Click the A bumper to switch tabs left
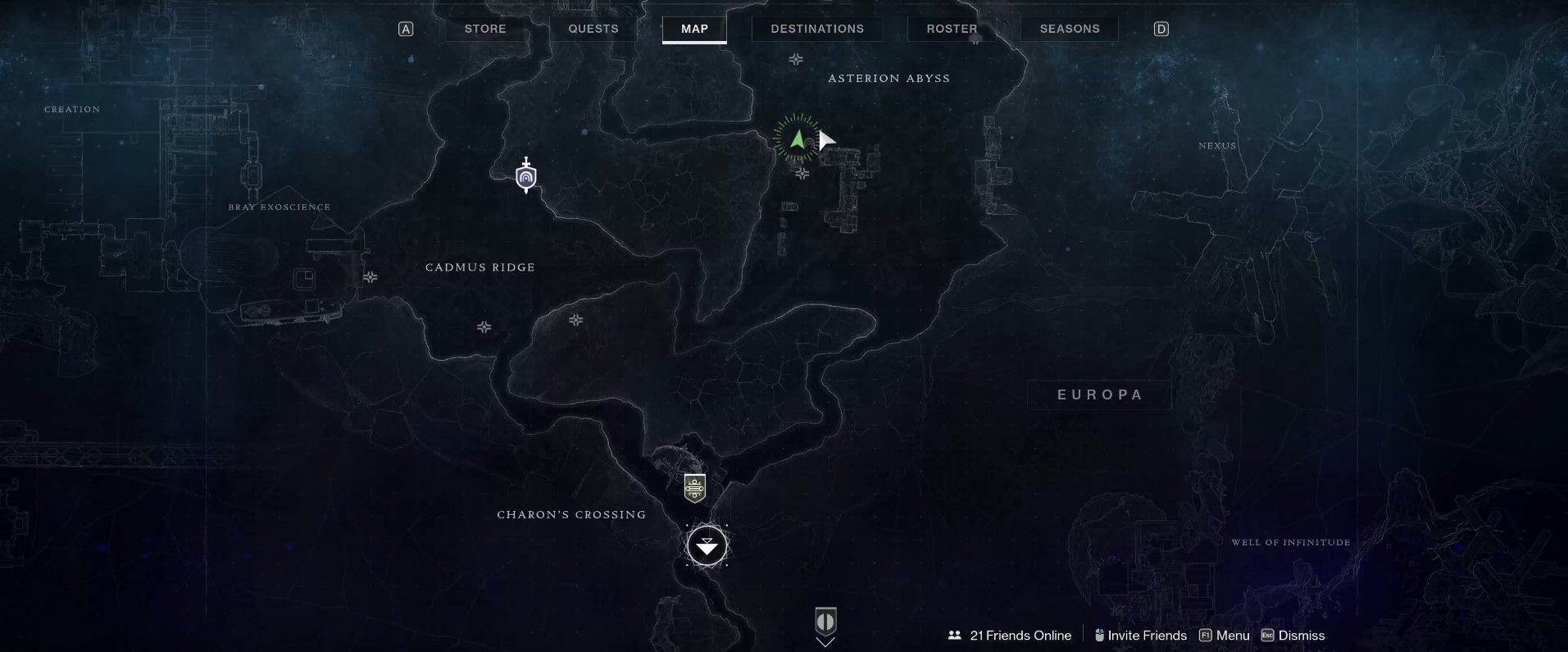This screenshot has height=652, width=1568. click(x=407, y=28)
